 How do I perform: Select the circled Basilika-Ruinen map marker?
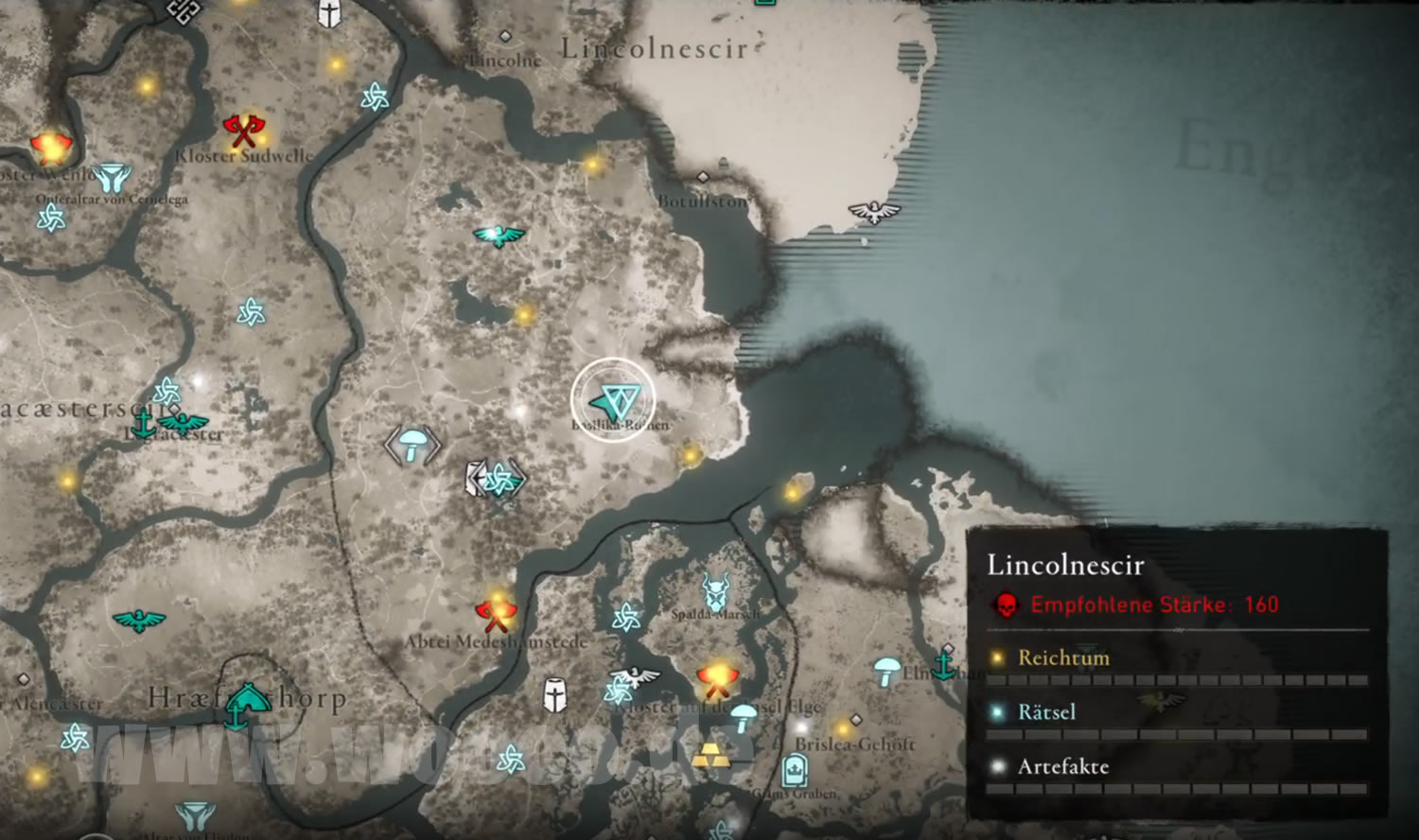(613, 401)
